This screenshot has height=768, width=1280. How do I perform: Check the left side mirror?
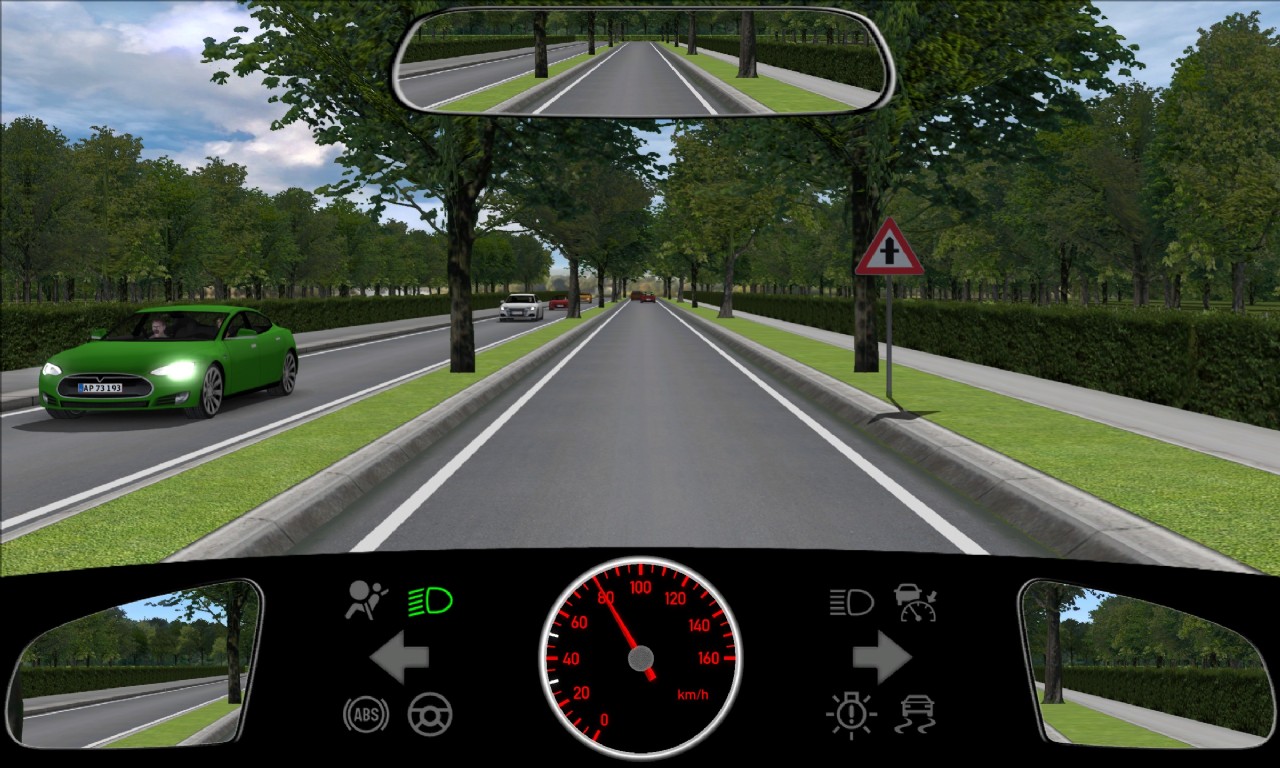pyautogui.click(x=135, y=663)
